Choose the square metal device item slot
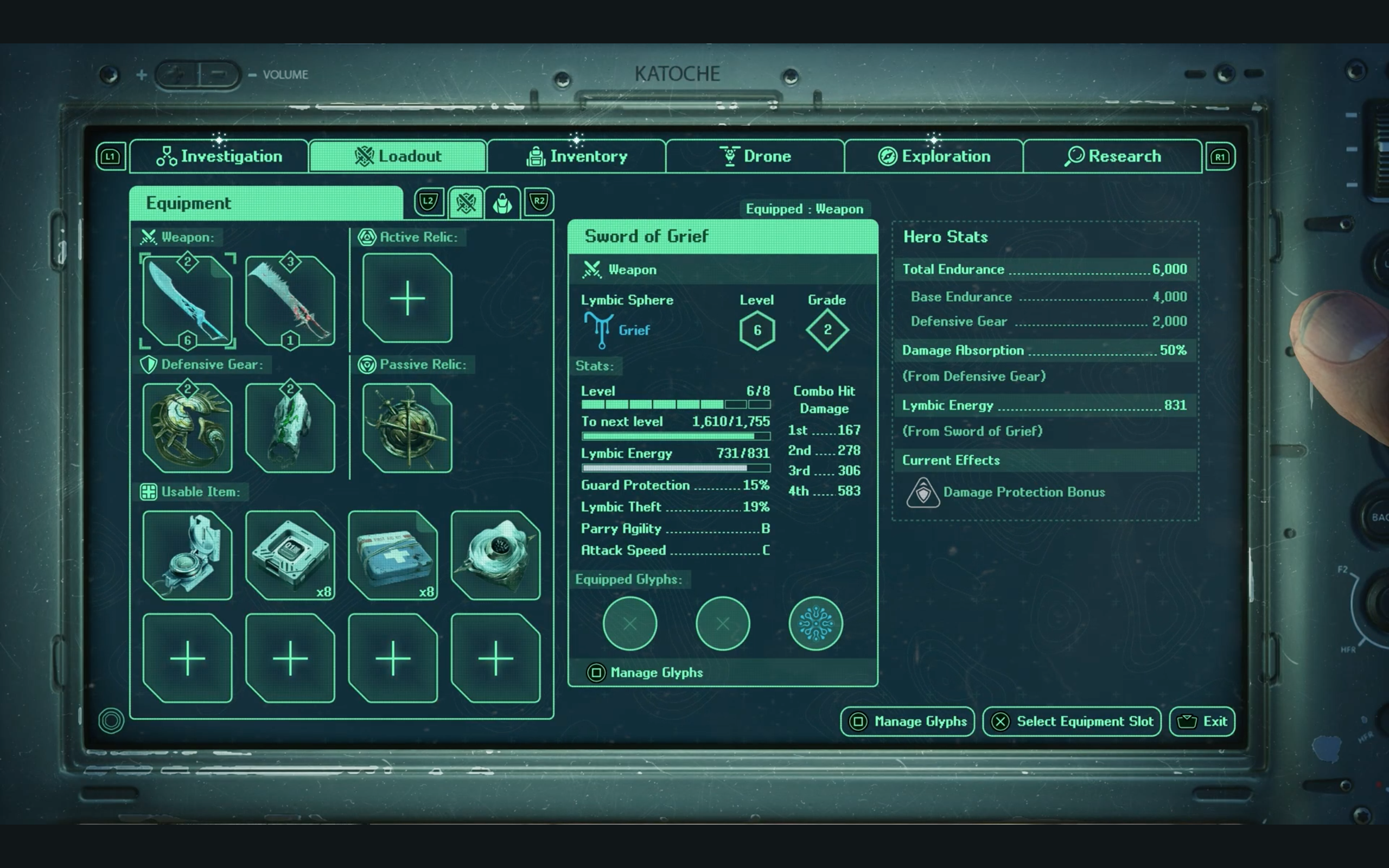 pos(290,555)
